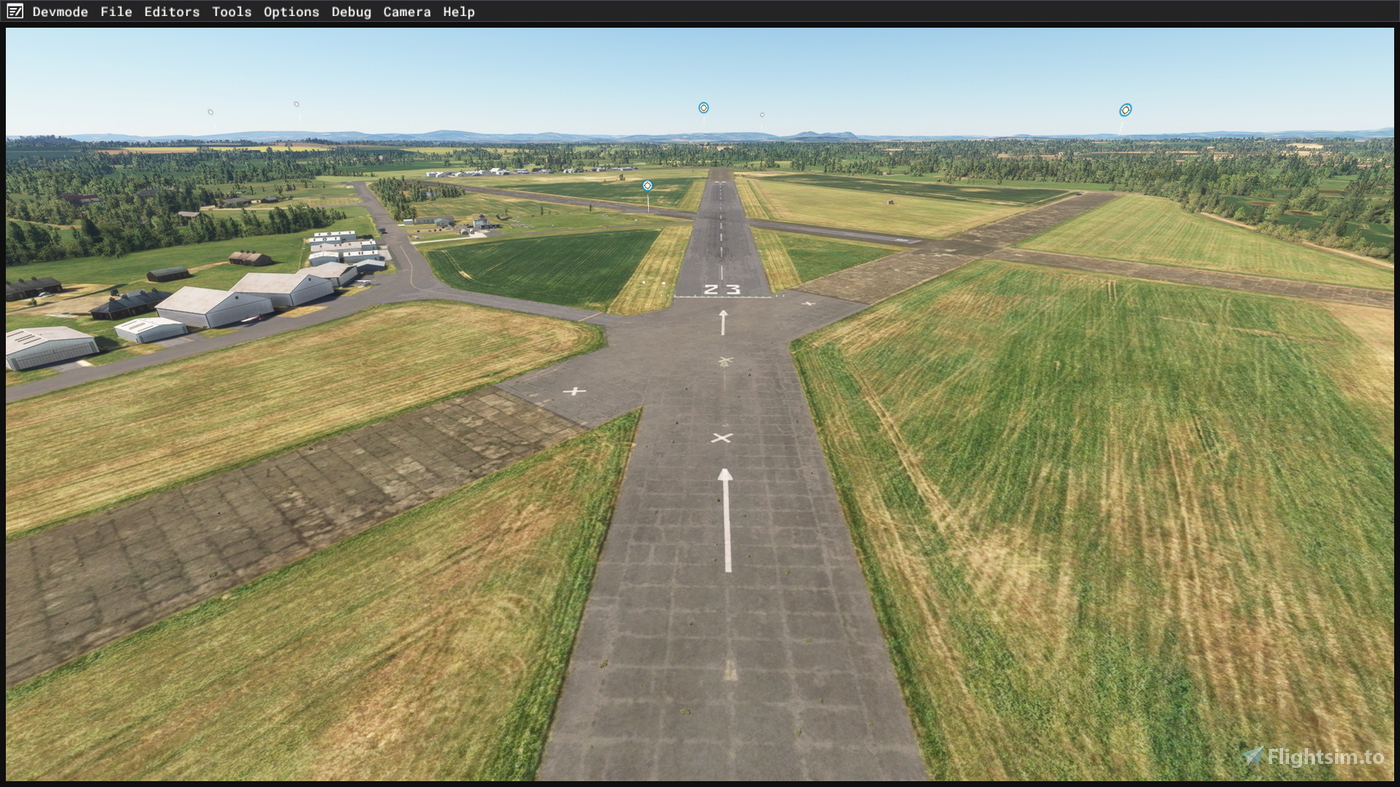The height and width of the screenshot is (787, 1400).
Task: Select the faint marker circle in the left sky
Action: 210,110
